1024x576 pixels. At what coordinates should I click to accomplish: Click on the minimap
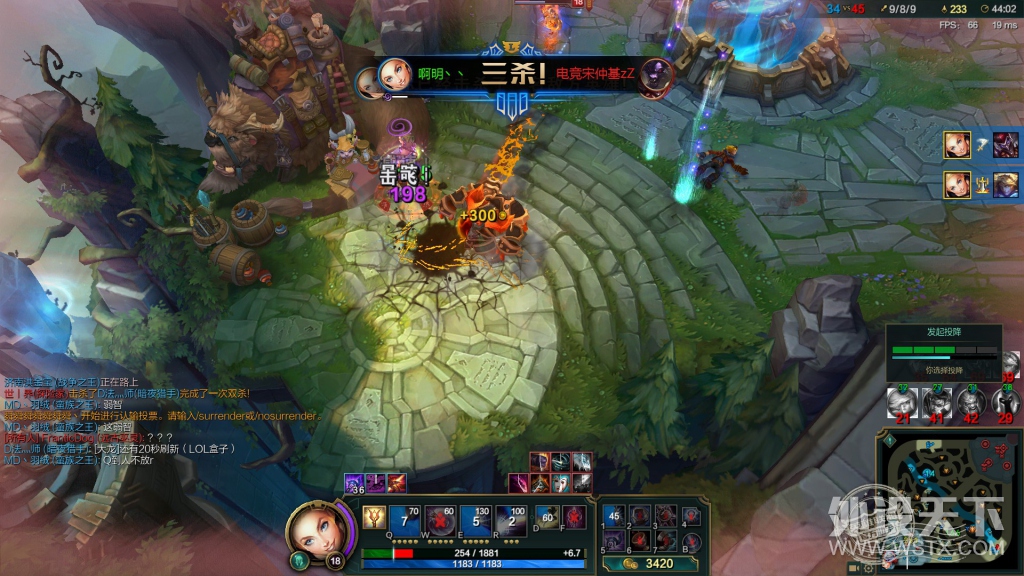coord(948,497)
